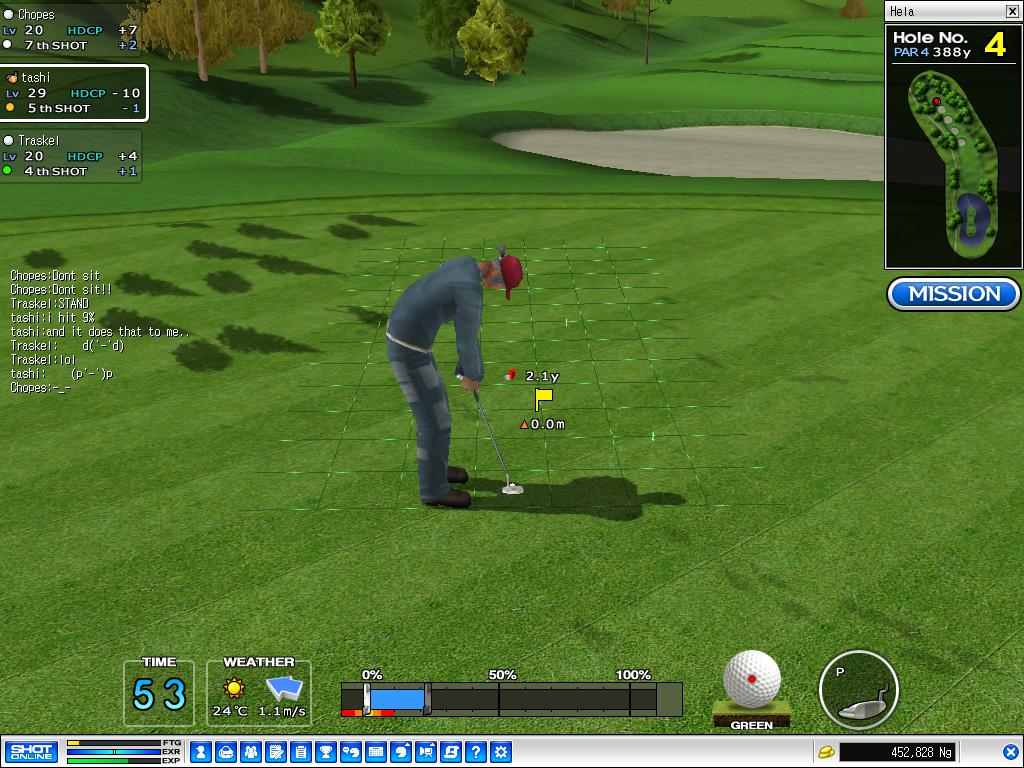Open the MISSION panel
1024x768 pixels.
[953, 294]
